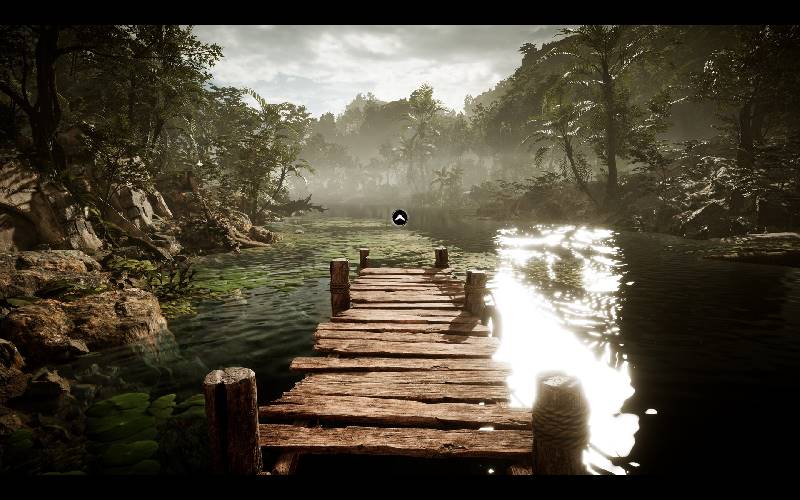Click the forward navigation arrow icon

coord(399,217)
